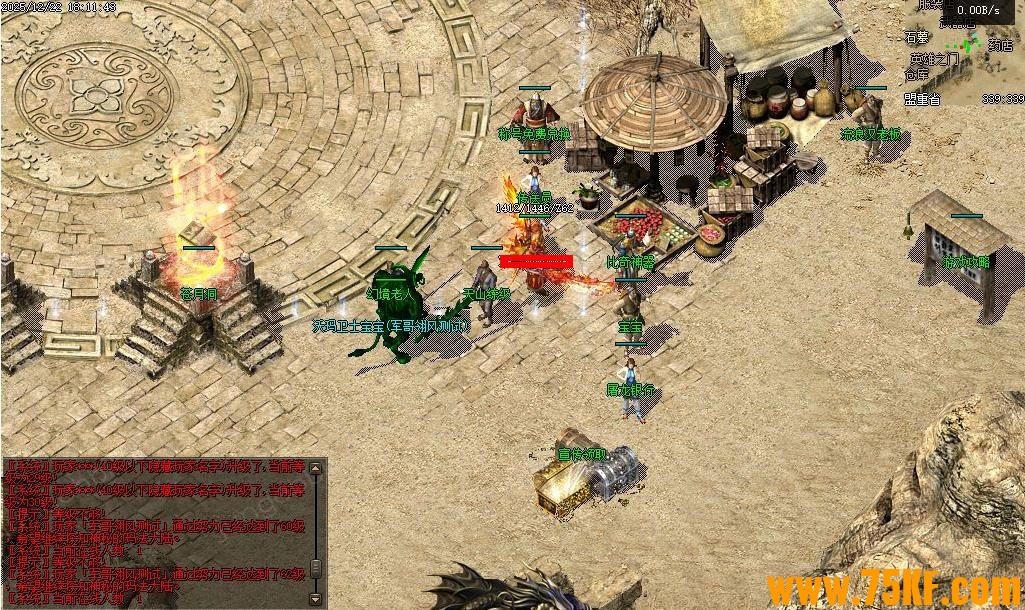Click the chat scrollbar thumb handle
The width and height of the screenshot is (1025, 610).
tap(317, 568)
